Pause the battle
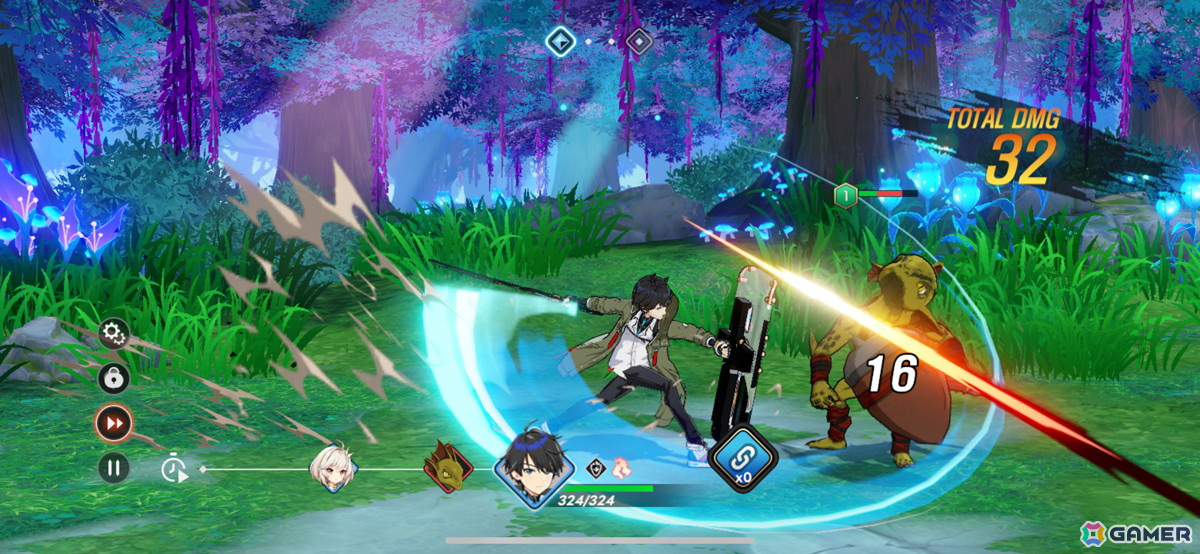 (x=113, y=467)
